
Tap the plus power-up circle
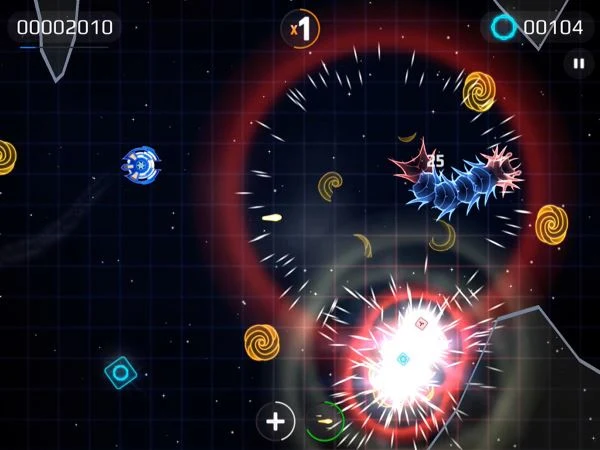click(276, 422)
